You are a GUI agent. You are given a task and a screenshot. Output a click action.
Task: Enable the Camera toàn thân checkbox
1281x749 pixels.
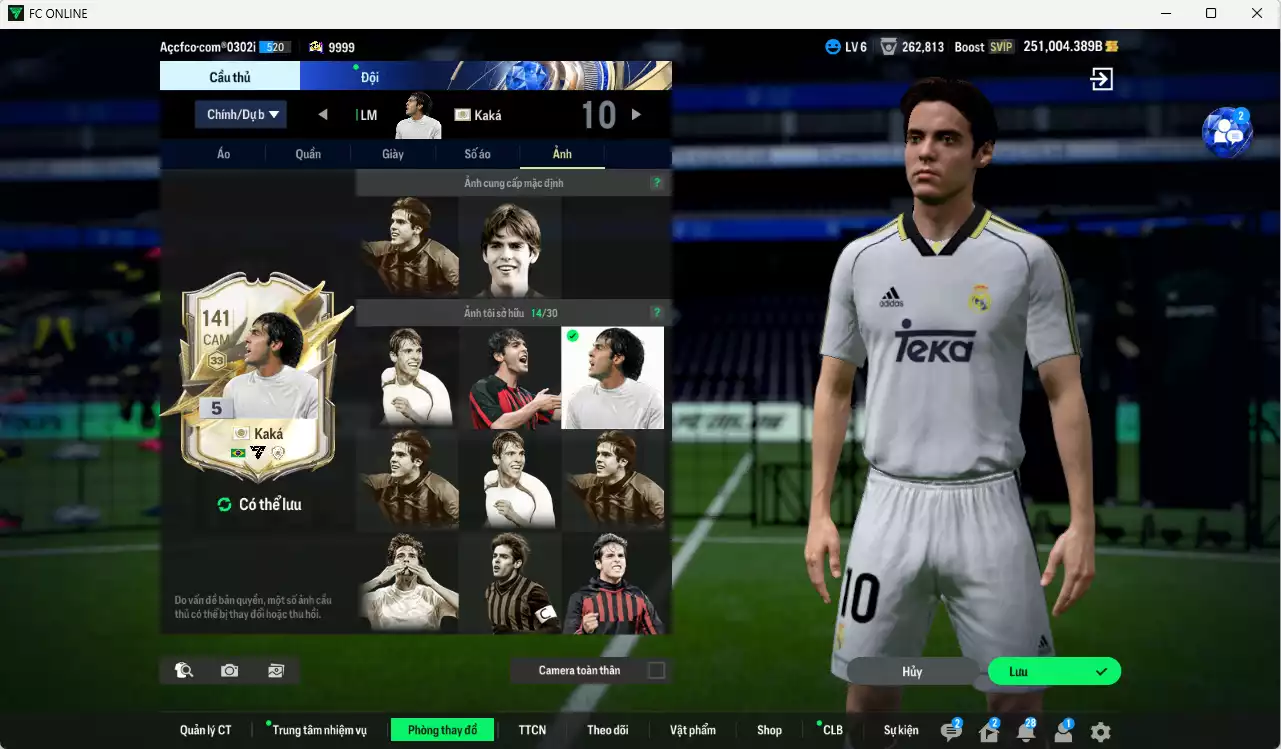click(656, 670)
